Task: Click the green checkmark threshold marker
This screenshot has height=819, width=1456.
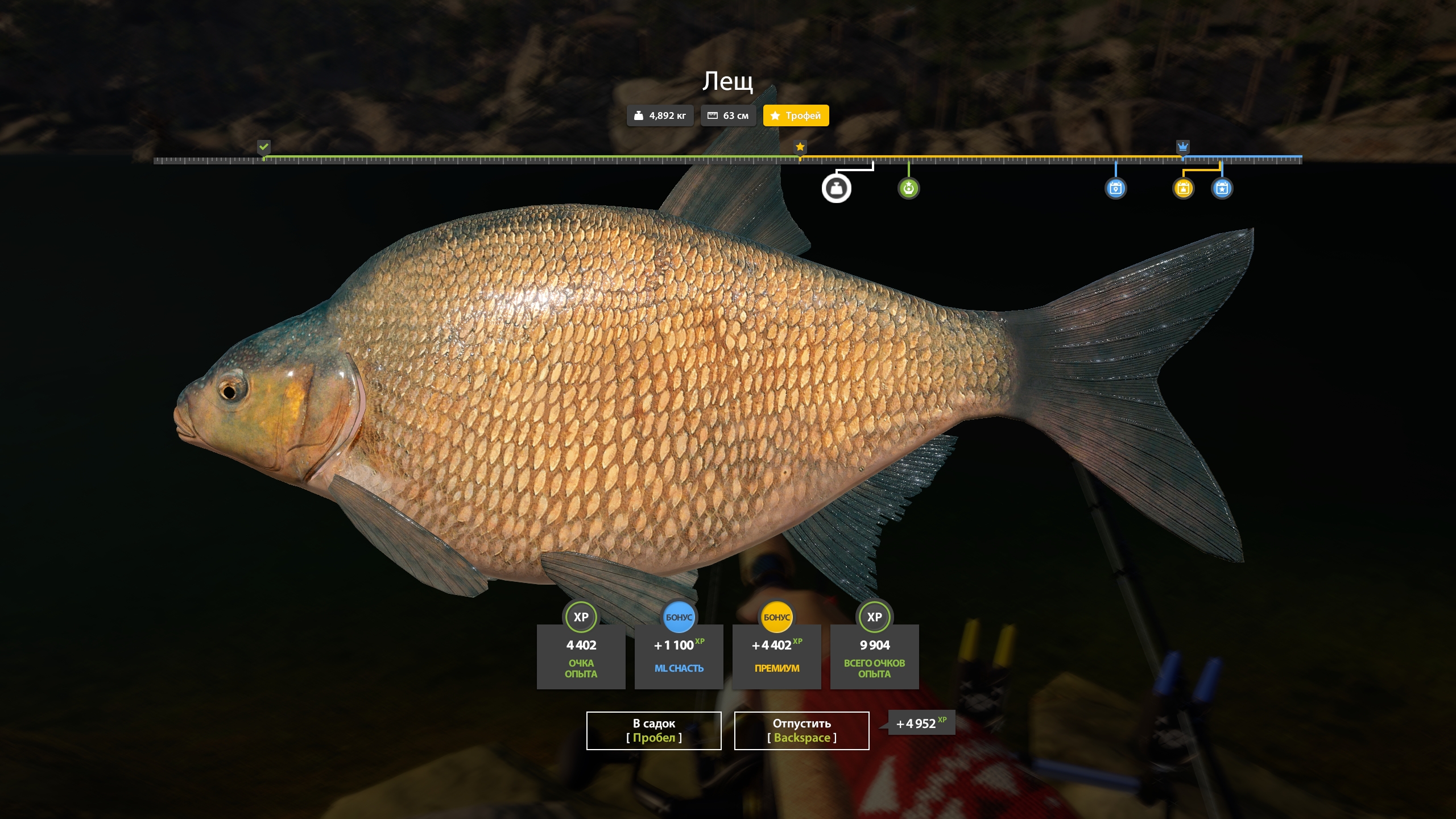Action: (263, 147)
